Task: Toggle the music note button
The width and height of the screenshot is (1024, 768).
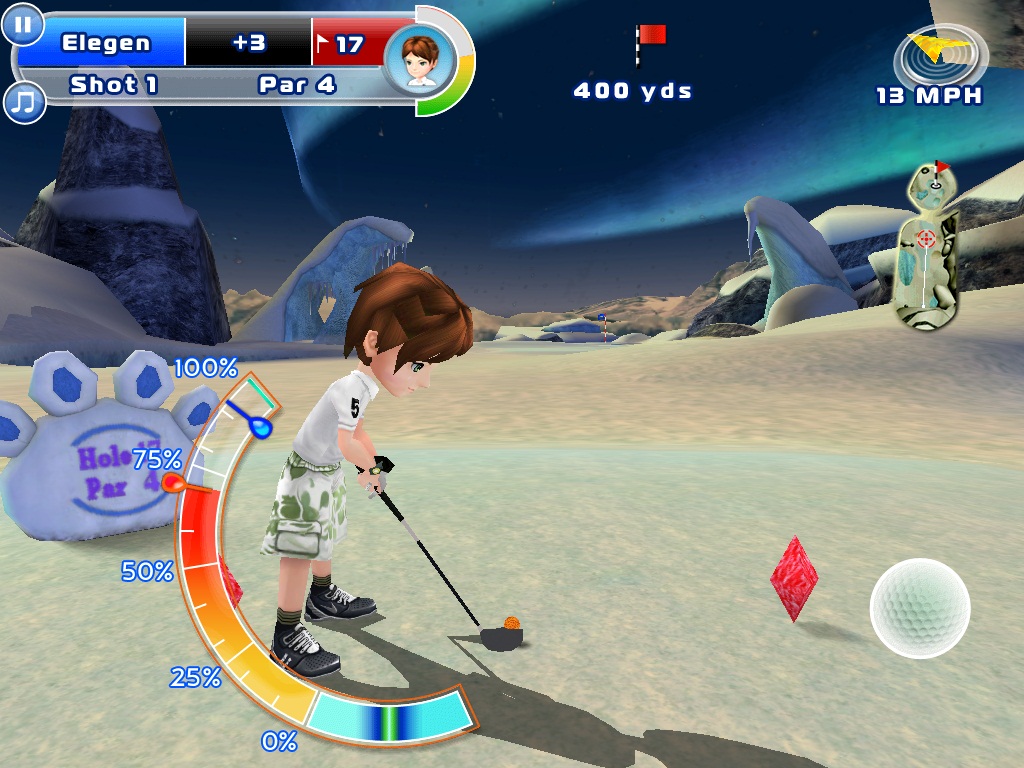Action: (x=23, y=101)
